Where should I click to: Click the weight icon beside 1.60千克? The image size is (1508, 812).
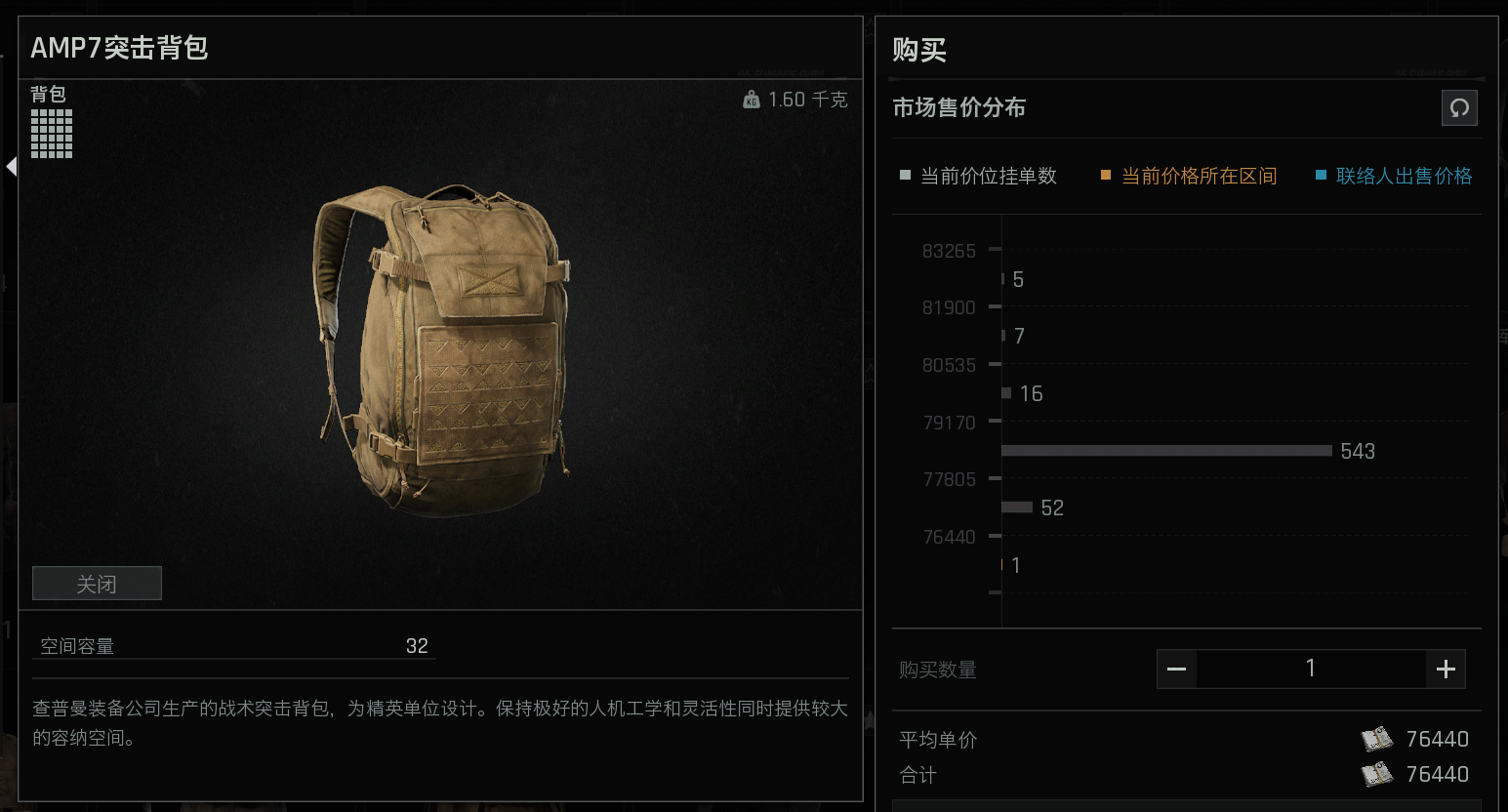pyautogui.click(x=751, y=99)
